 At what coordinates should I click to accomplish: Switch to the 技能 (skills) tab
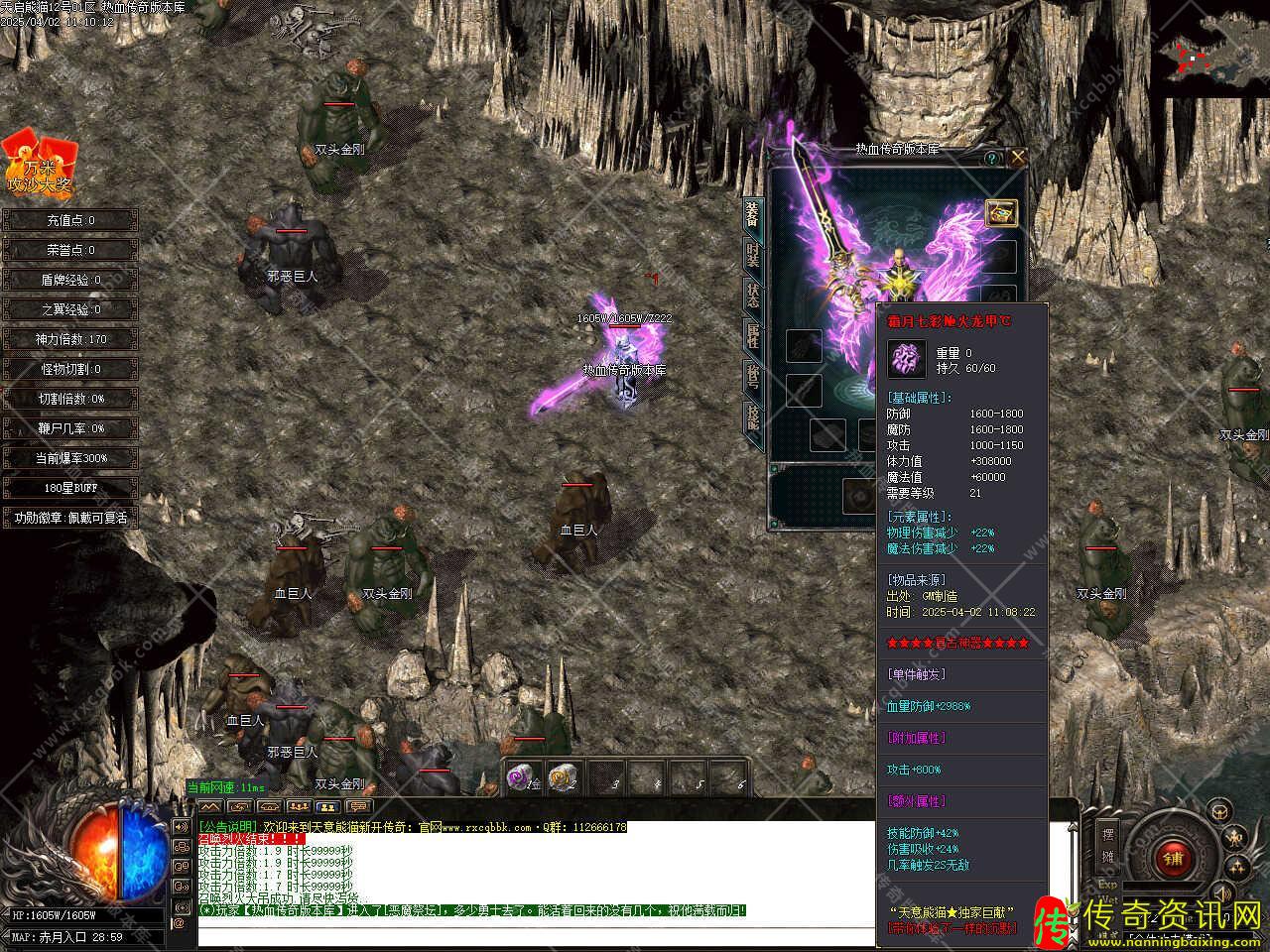[753, 418]
